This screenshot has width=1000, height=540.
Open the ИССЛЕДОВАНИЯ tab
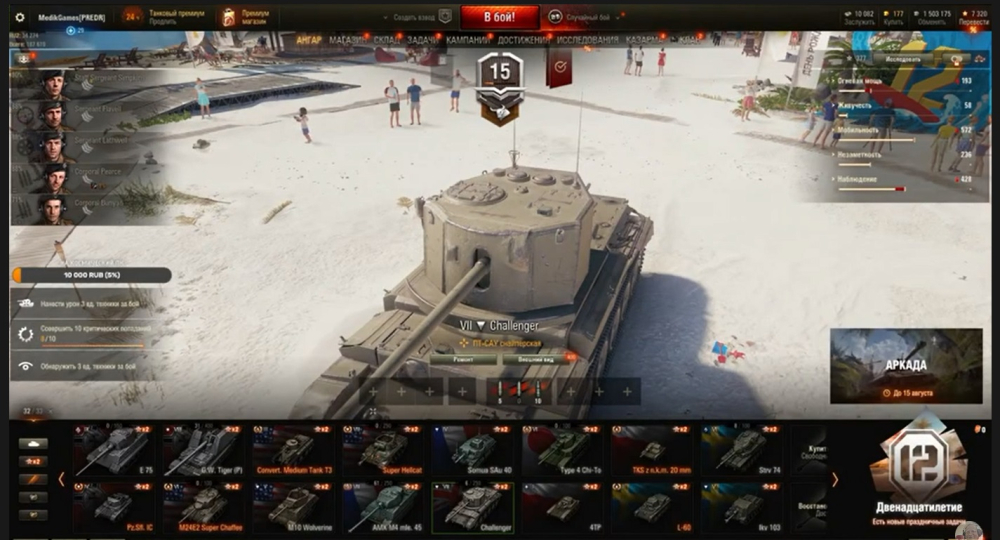(587, 40)
